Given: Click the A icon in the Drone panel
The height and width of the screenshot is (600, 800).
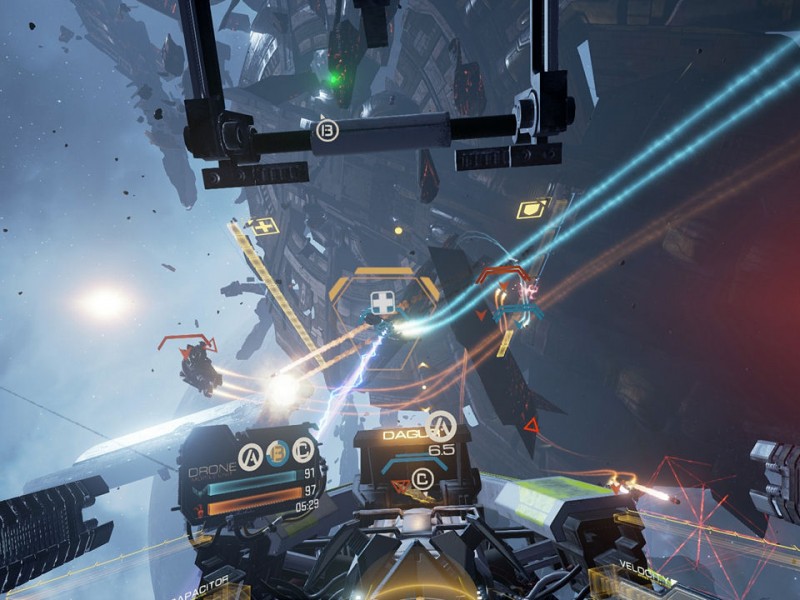Looking at the screenshot, I should point(251,456).
